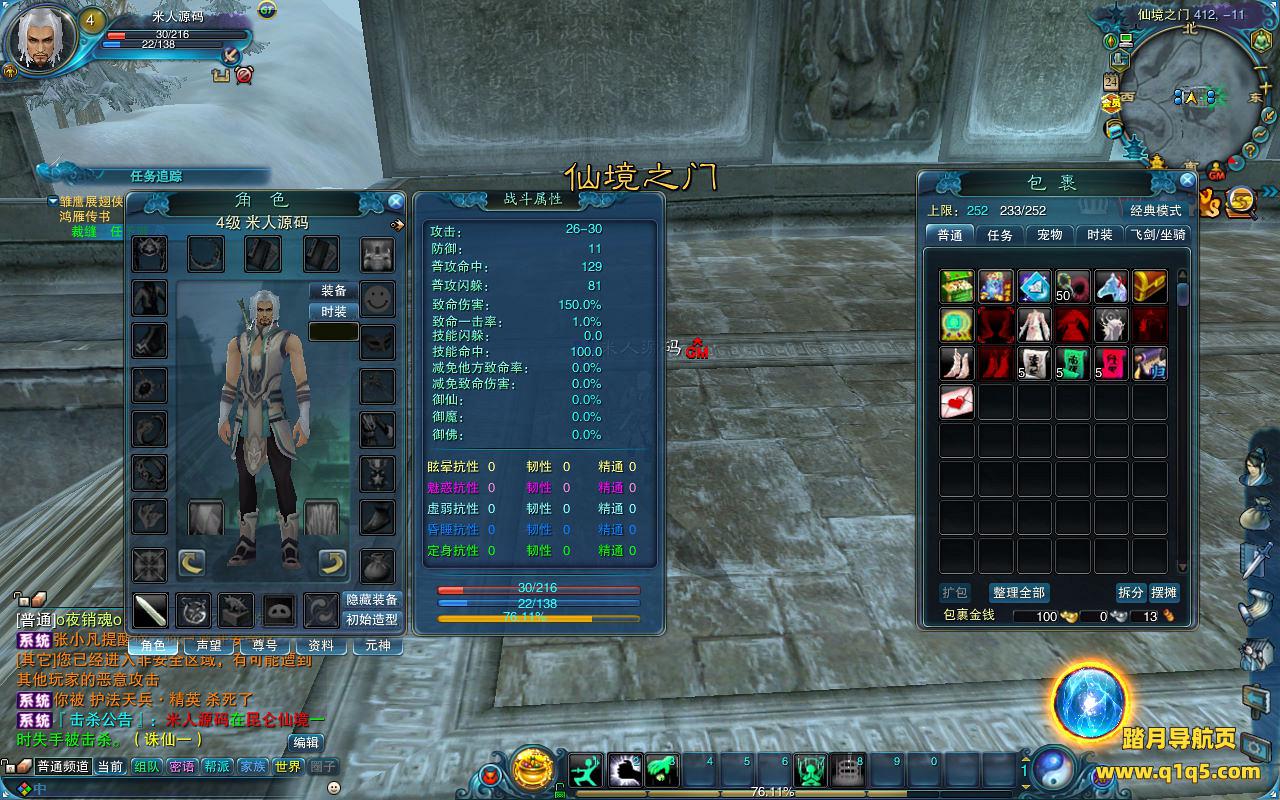Screen dimensions: 1280x800
Task: Open the 宠物 tab in the bag
Action: pos(1049,235)
